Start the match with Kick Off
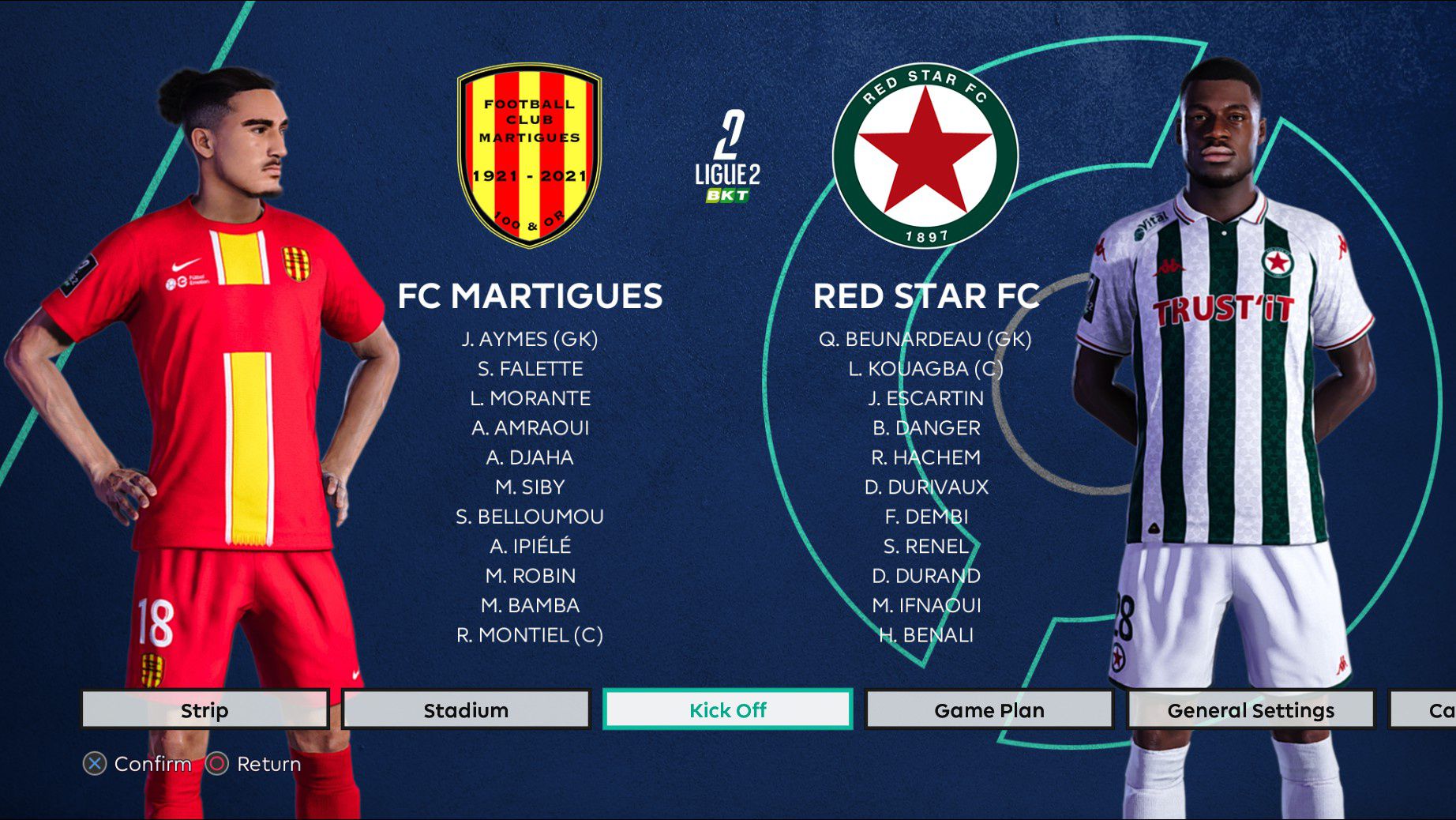This screenshot has height=820, width=1456. tap(727, 709)
